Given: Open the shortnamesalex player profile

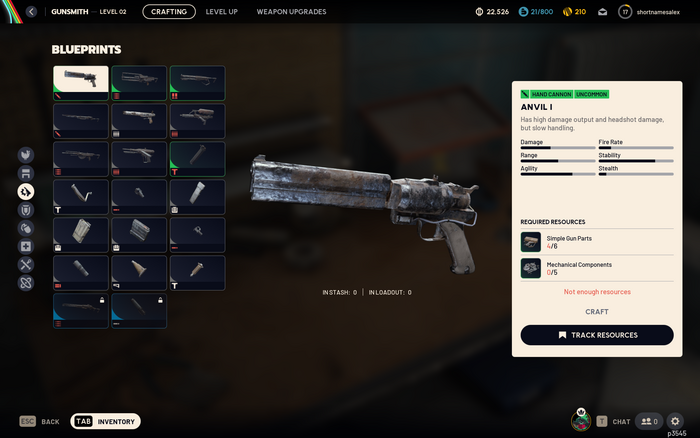Looking at the screenshot, I should (653, 12).
